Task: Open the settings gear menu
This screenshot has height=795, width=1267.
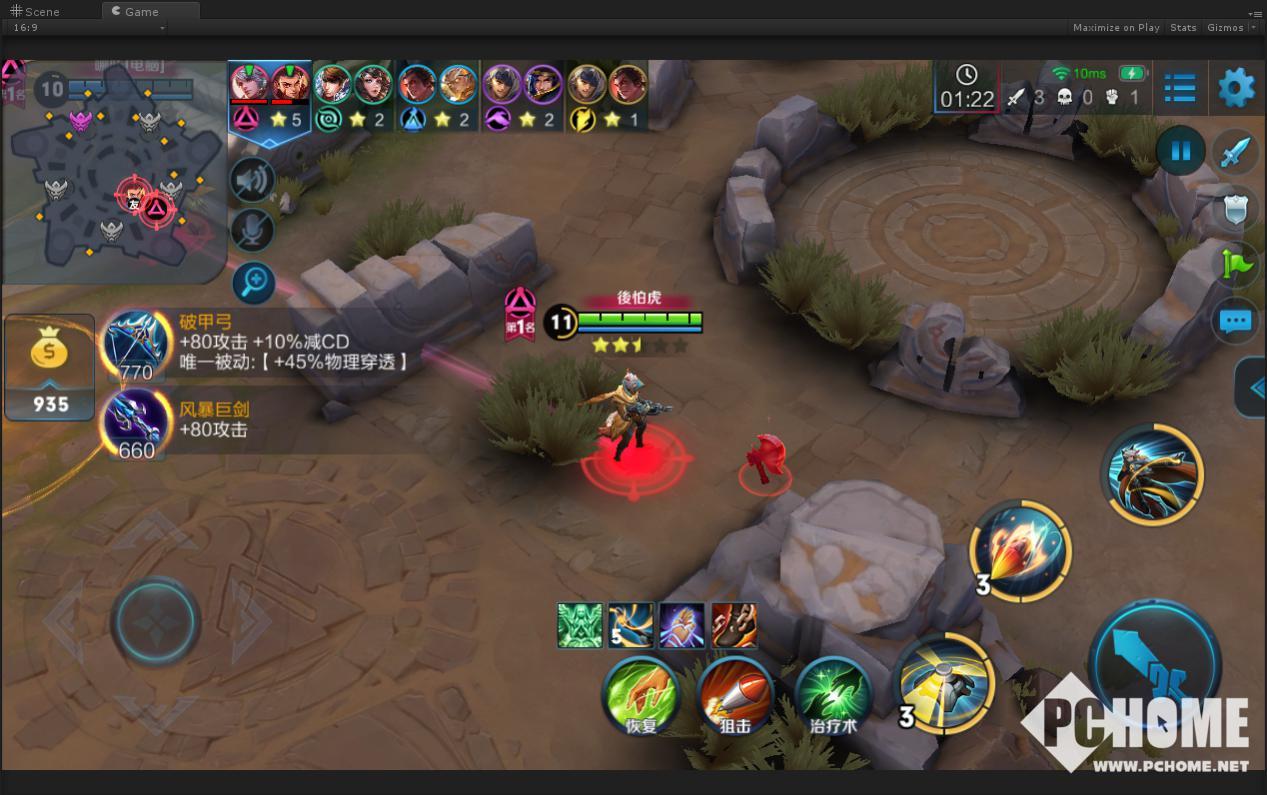Action: click(x=1236, y=88)
